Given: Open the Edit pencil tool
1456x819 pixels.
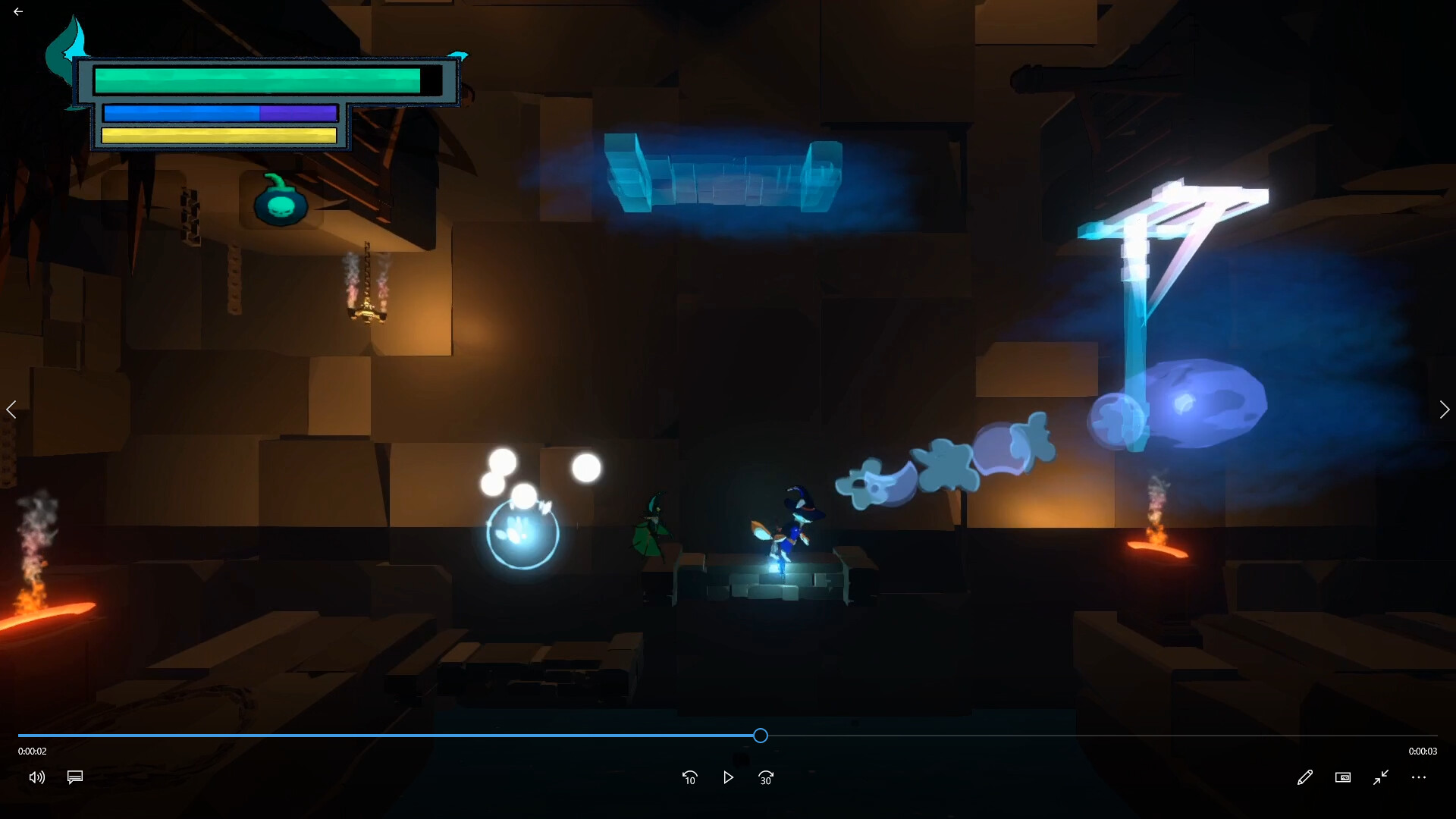Looking at the screenshot, I should pos(1305,777).
